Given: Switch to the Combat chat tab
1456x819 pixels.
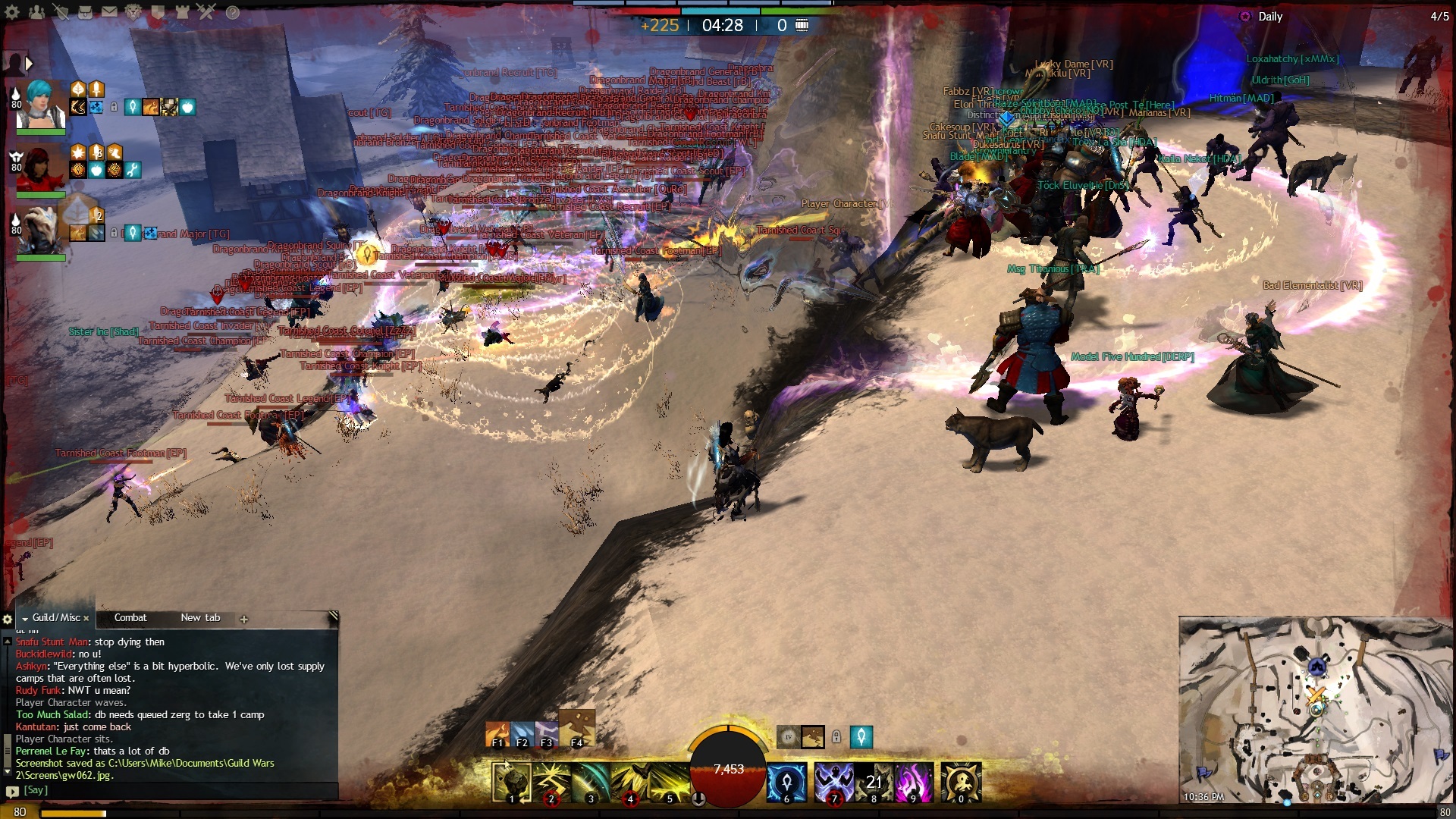Looking at the screenshot, I should point(130,618).
